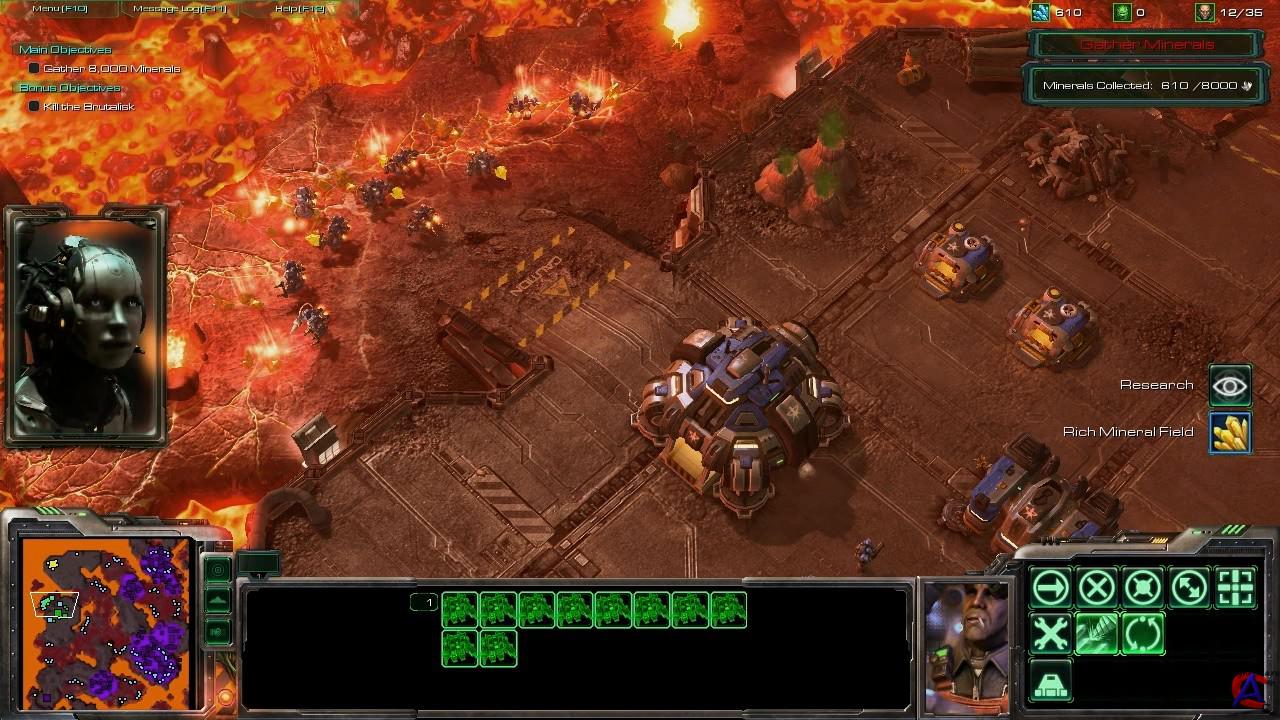Select the Return Cargo command
This screenshot has width=1280, height=720.
(1143, 635)
